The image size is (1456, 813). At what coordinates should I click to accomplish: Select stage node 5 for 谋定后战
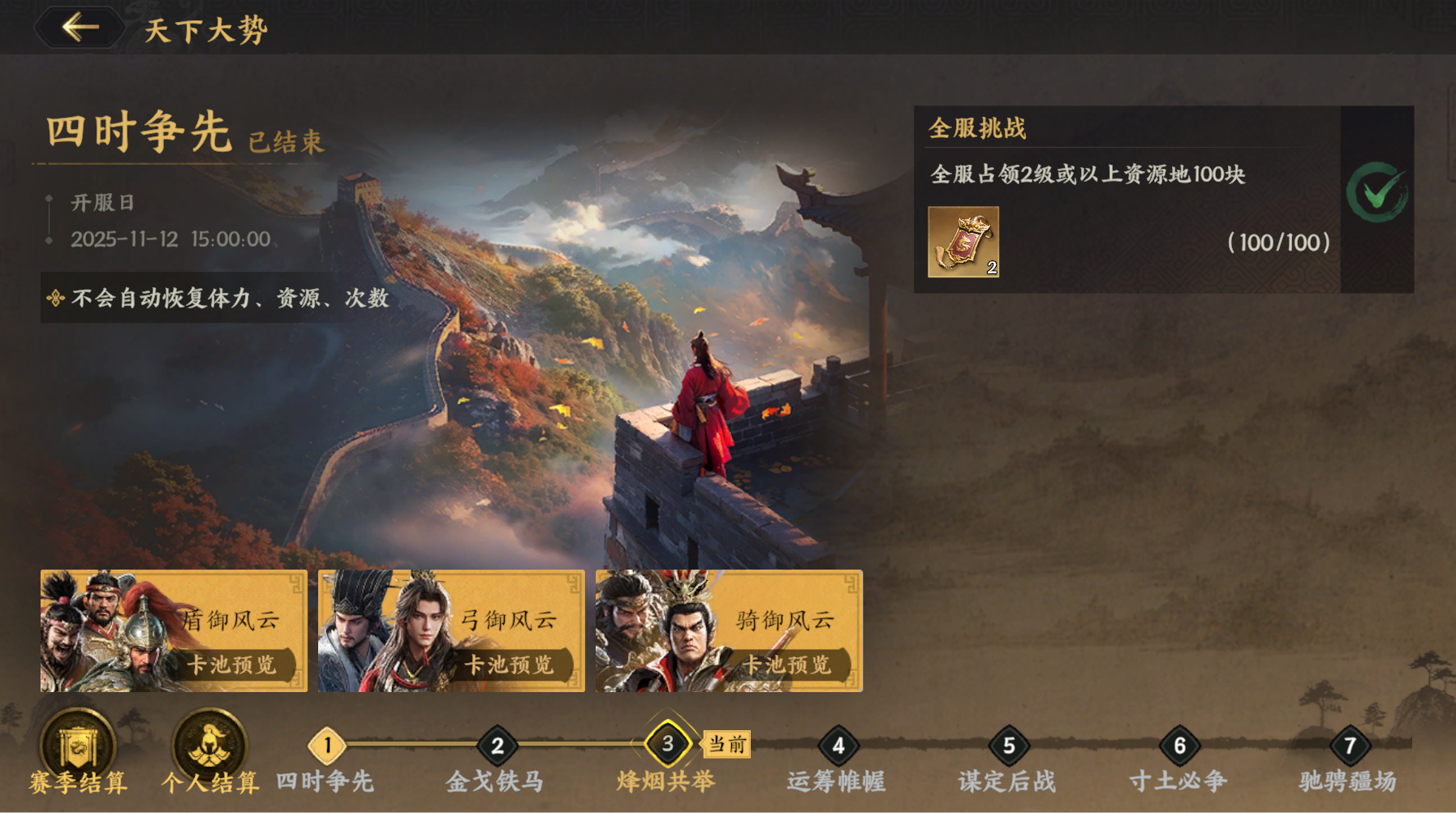[1007, 744]
